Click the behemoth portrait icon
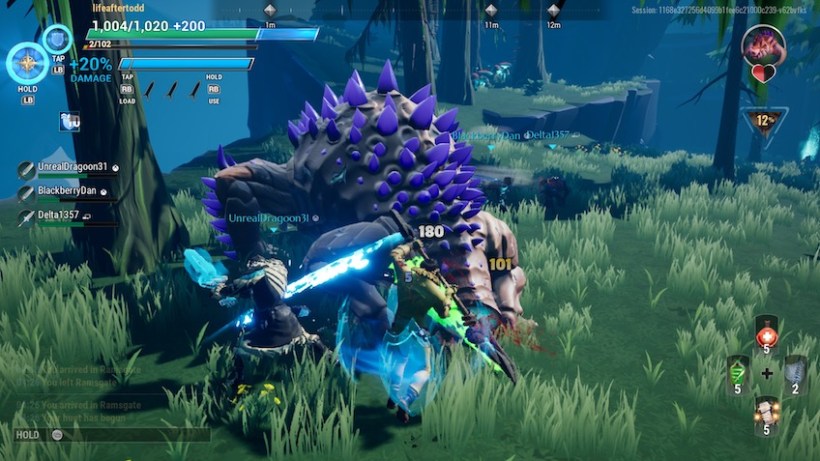The height and width of the screenshot is (461, 820). pyautogui.click(x=764, y=45)
